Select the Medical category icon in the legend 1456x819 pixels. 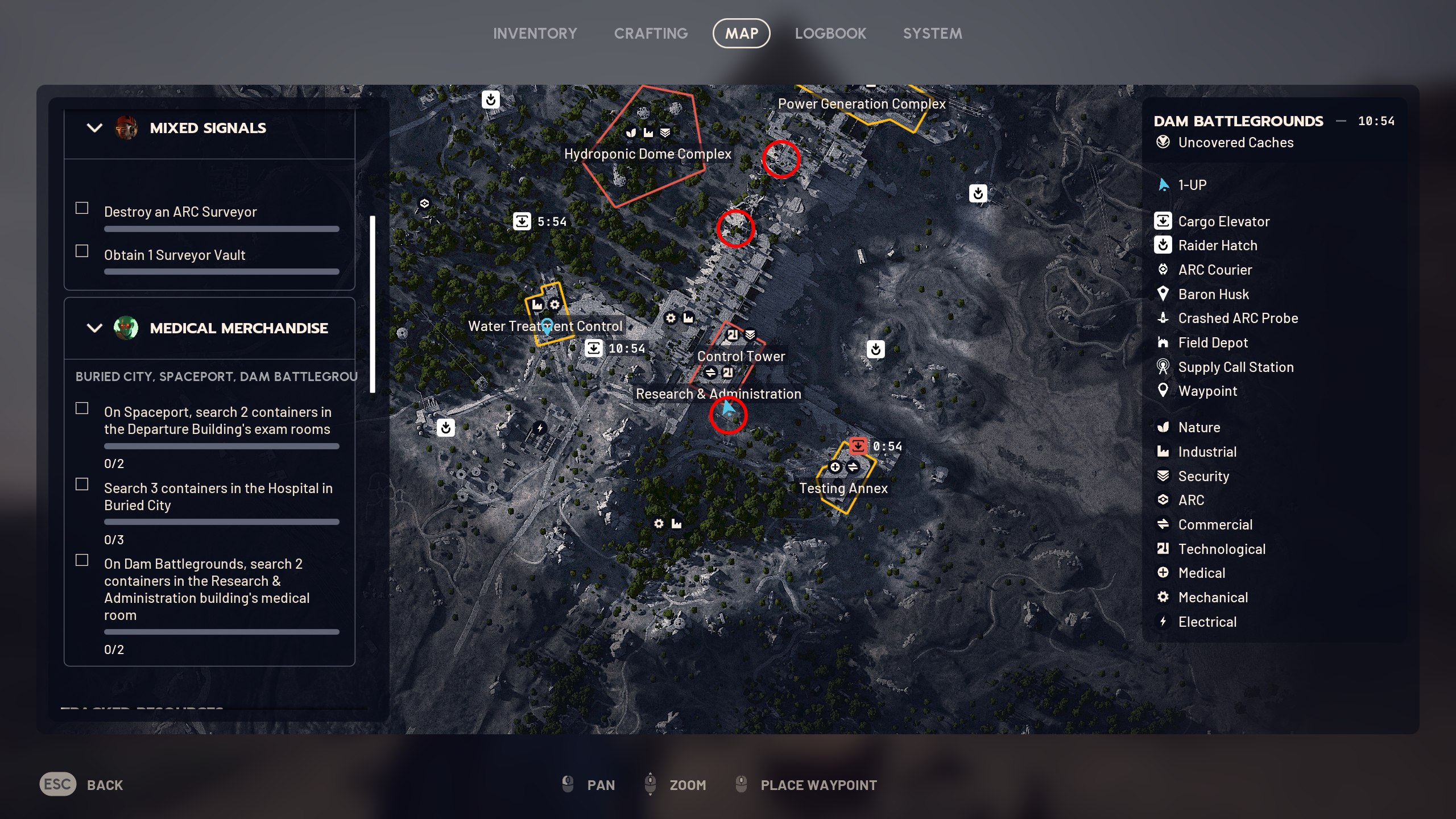[1163, 573]
